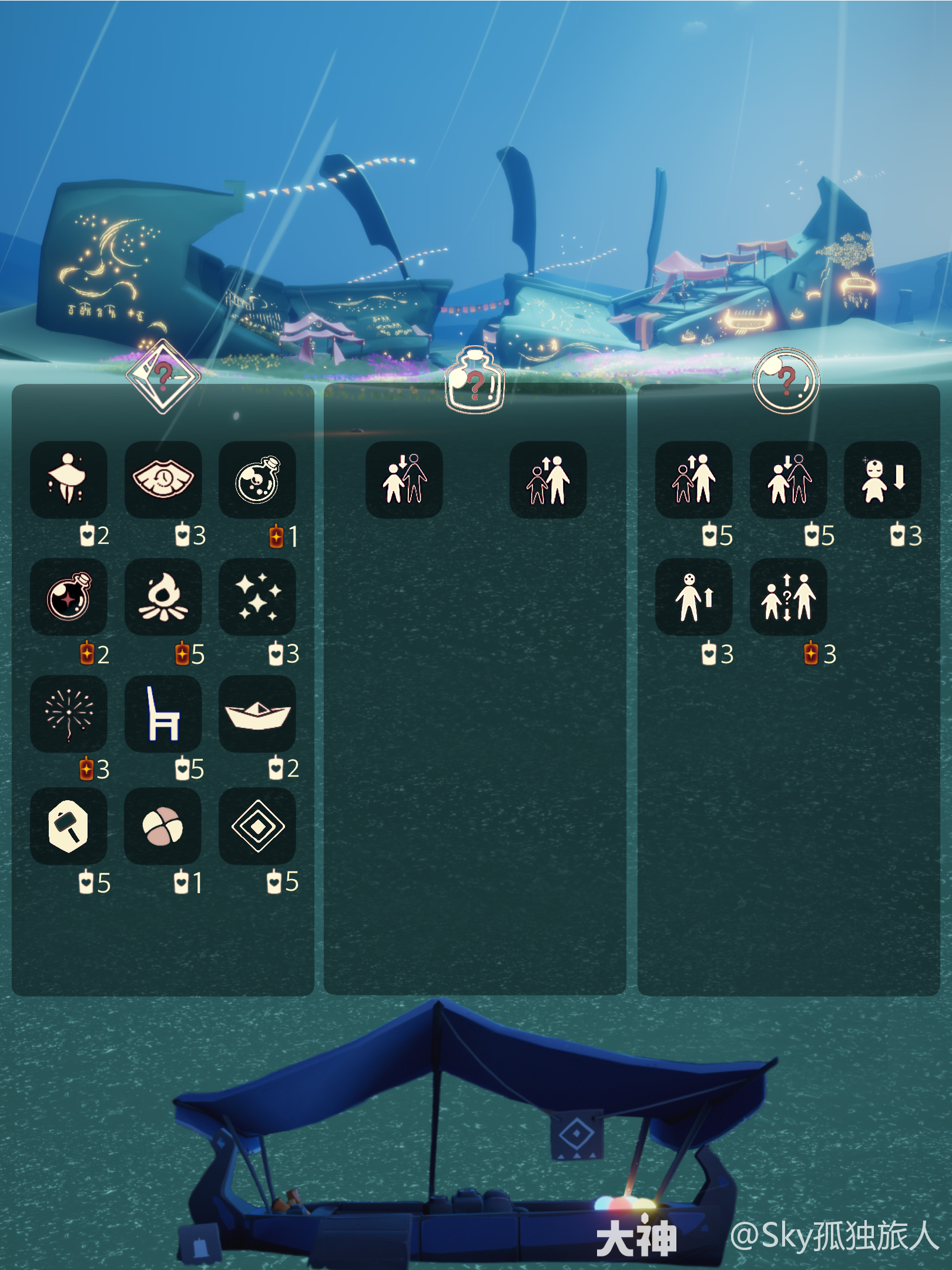Select the hammer hexagon icon

pyautogui.click(x=68, y=826)
